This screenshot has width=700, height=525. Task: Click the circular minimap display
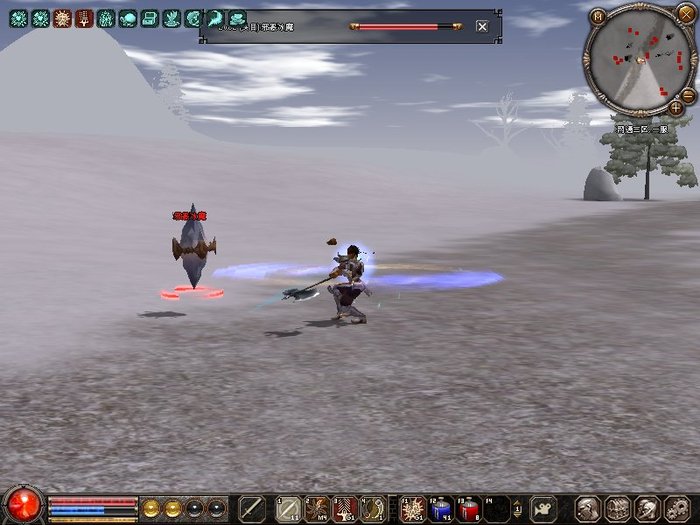(636, 56)
